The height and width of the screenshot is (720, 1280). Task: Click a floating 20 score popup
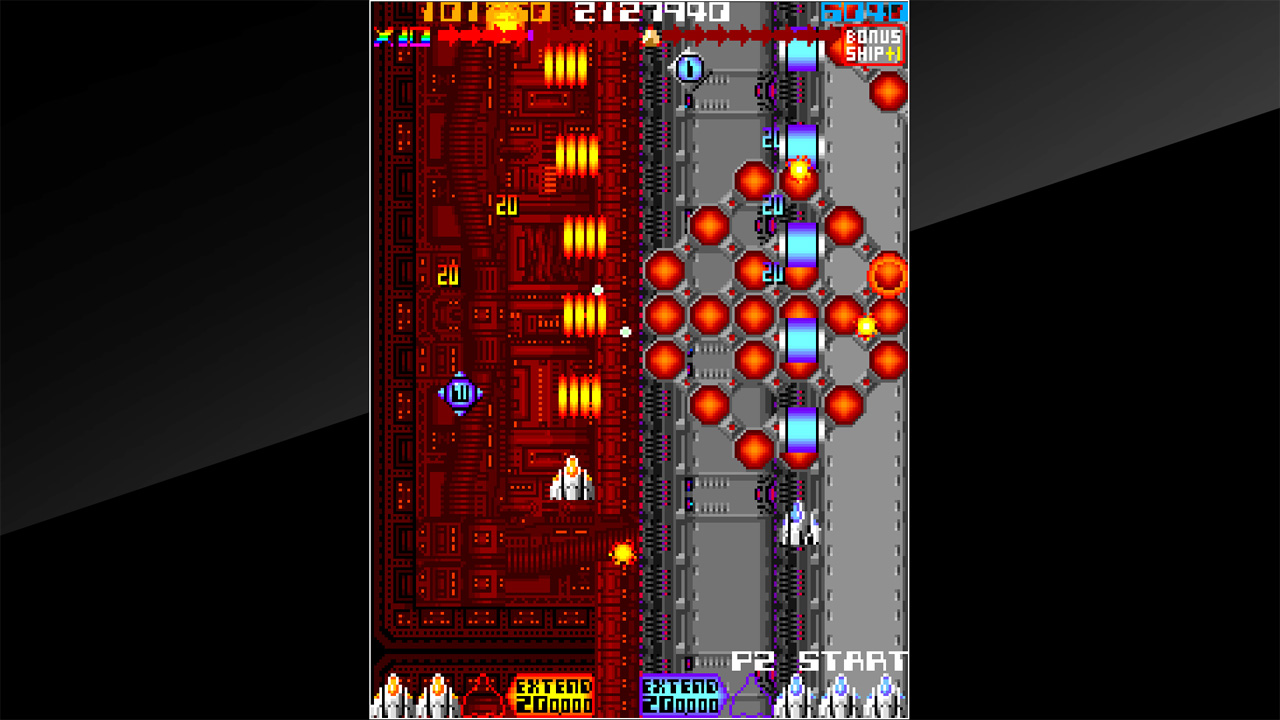(x=505, y=208)
